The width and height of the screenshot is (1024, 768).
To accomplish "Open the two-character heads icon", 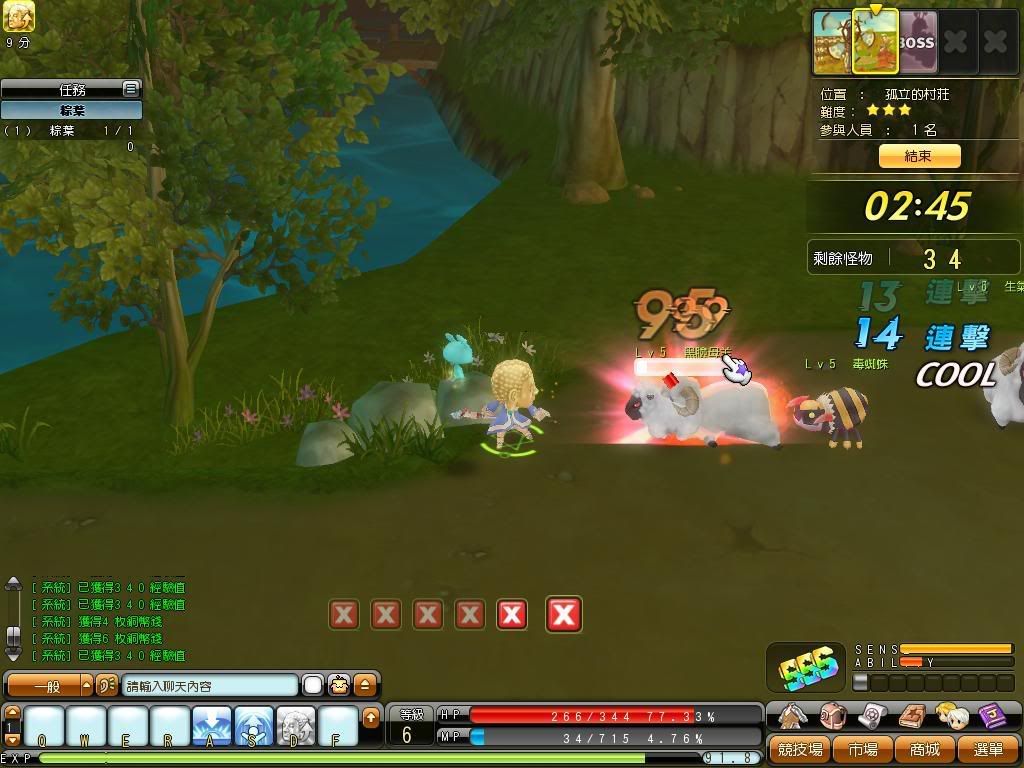I will tap(951, 716).
